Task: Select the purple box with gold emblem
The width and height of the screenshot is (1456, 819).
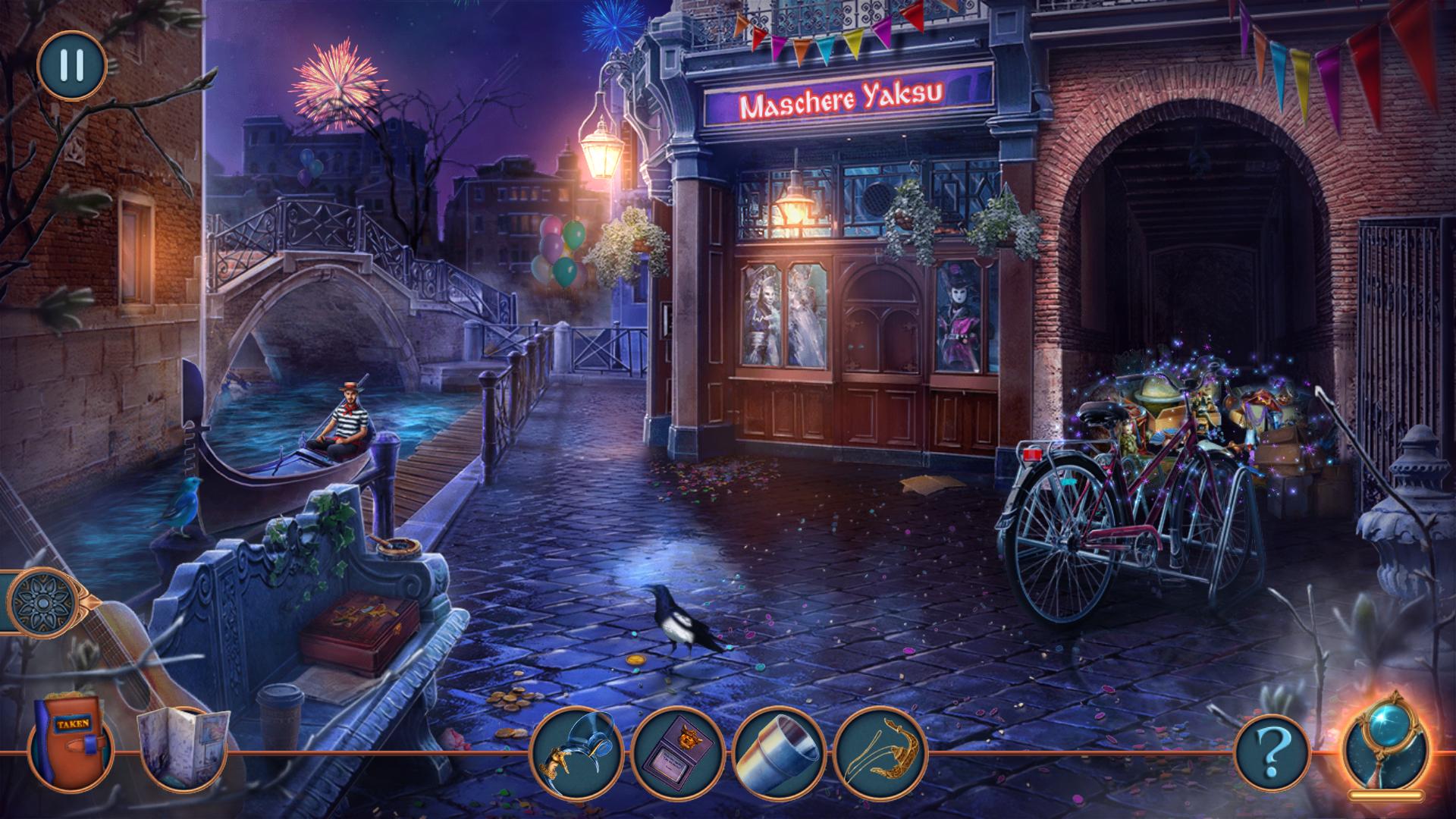Action: pos(677,747)
